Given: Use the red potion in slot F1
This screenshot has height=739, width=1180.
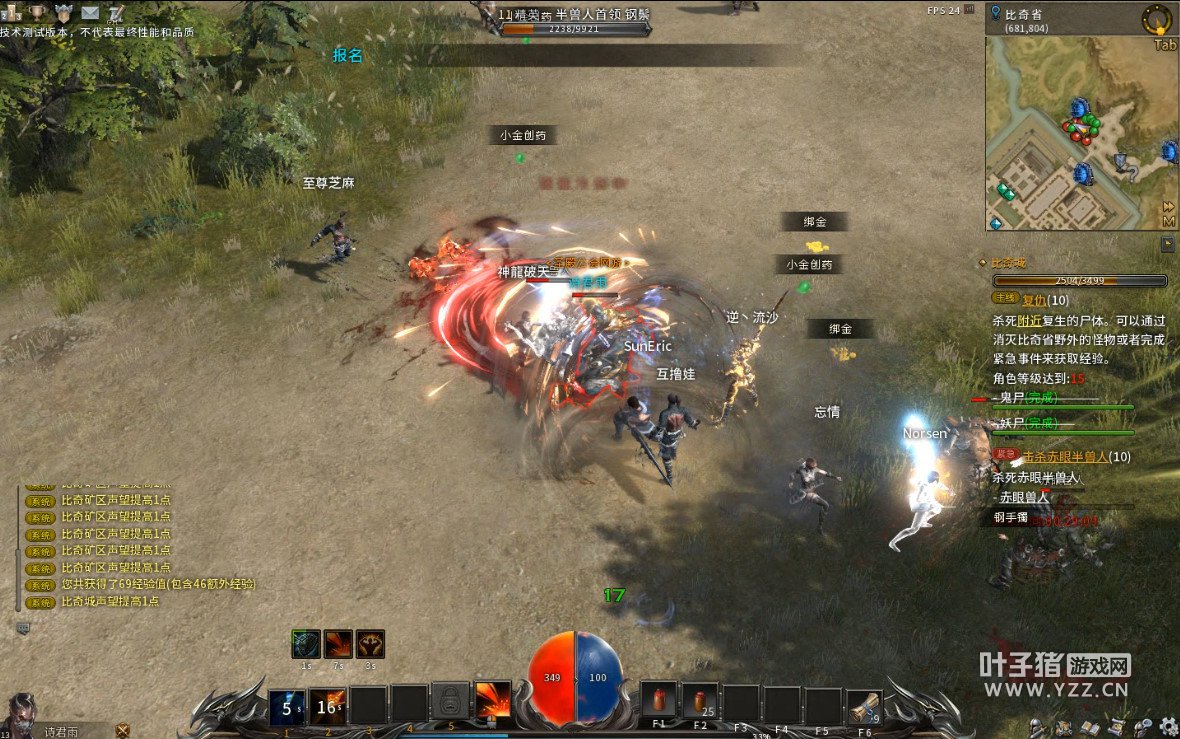Looking at the screenshot, I should (x=659, y=701).
